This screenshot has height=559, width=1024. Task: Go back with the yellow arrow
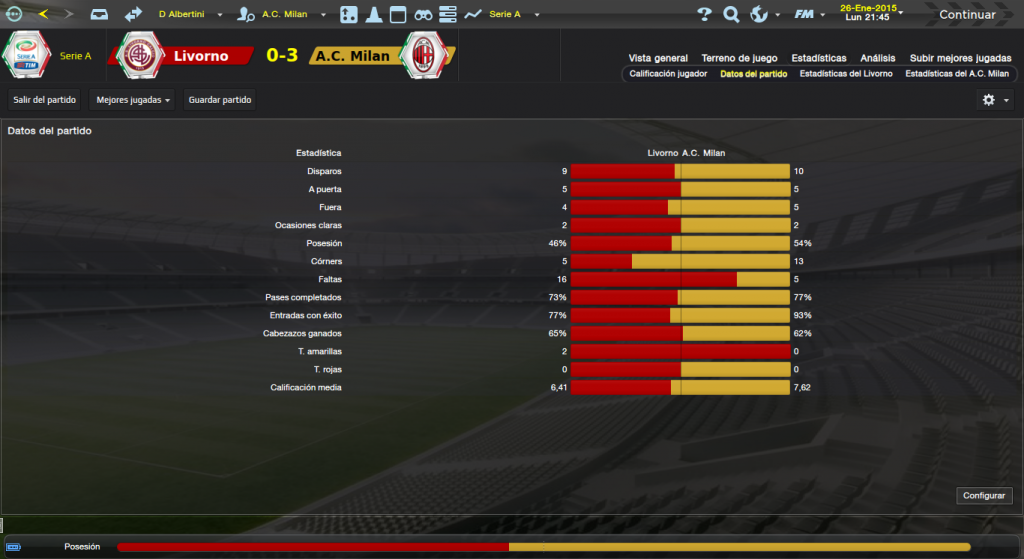(43, 15)
